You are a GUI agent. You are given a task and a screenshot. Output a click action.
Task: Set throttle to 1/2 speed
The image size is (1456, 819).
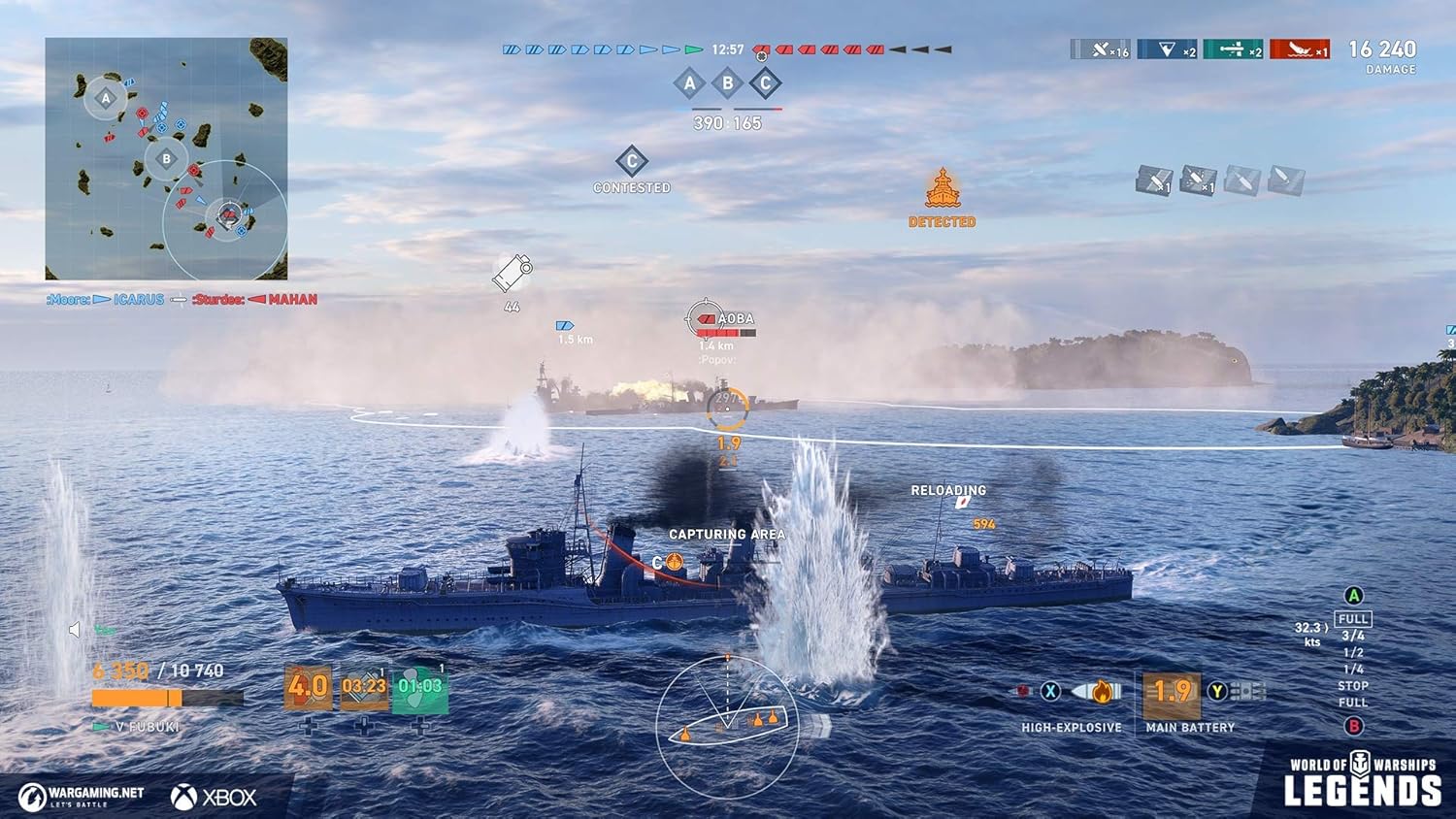coord(1353,652)
